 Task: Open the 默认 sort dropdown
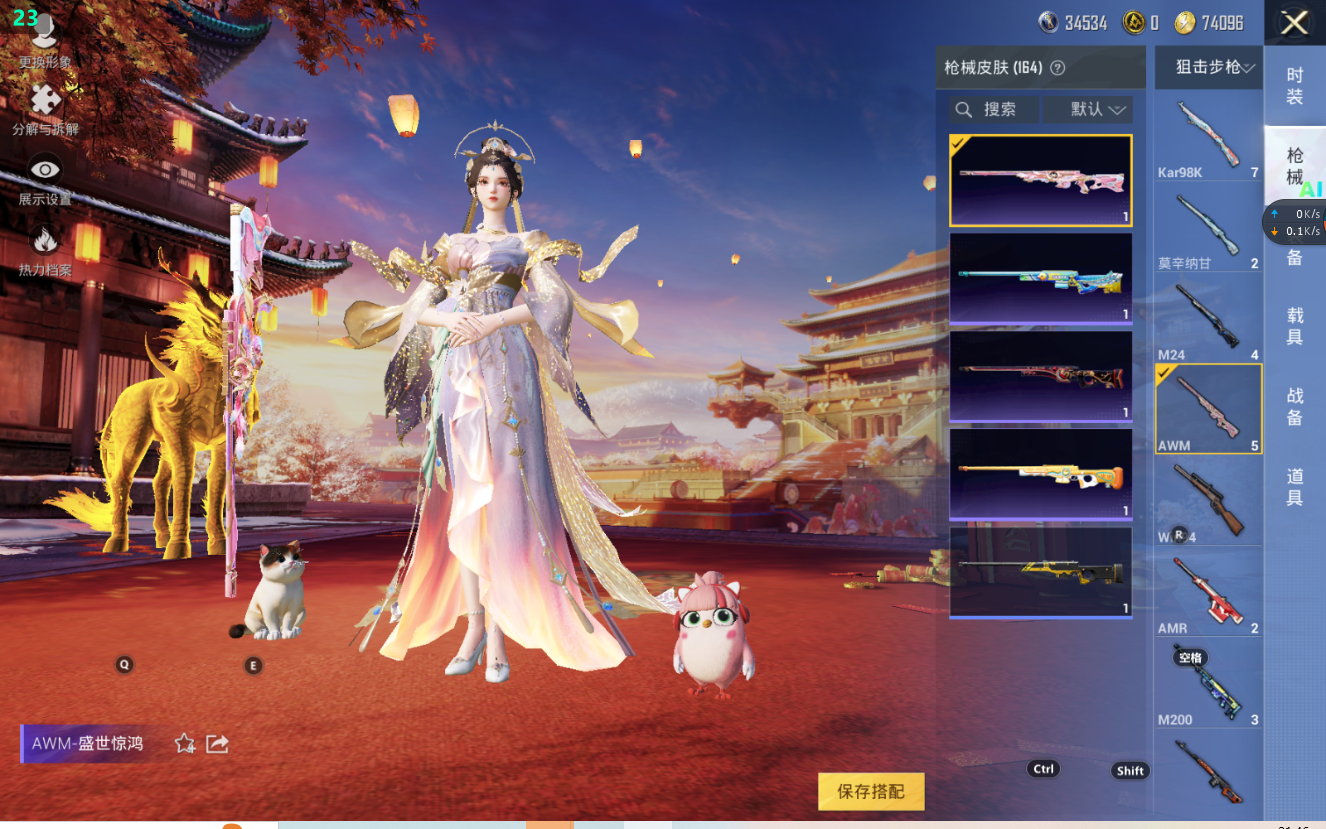click(1088, 109)
